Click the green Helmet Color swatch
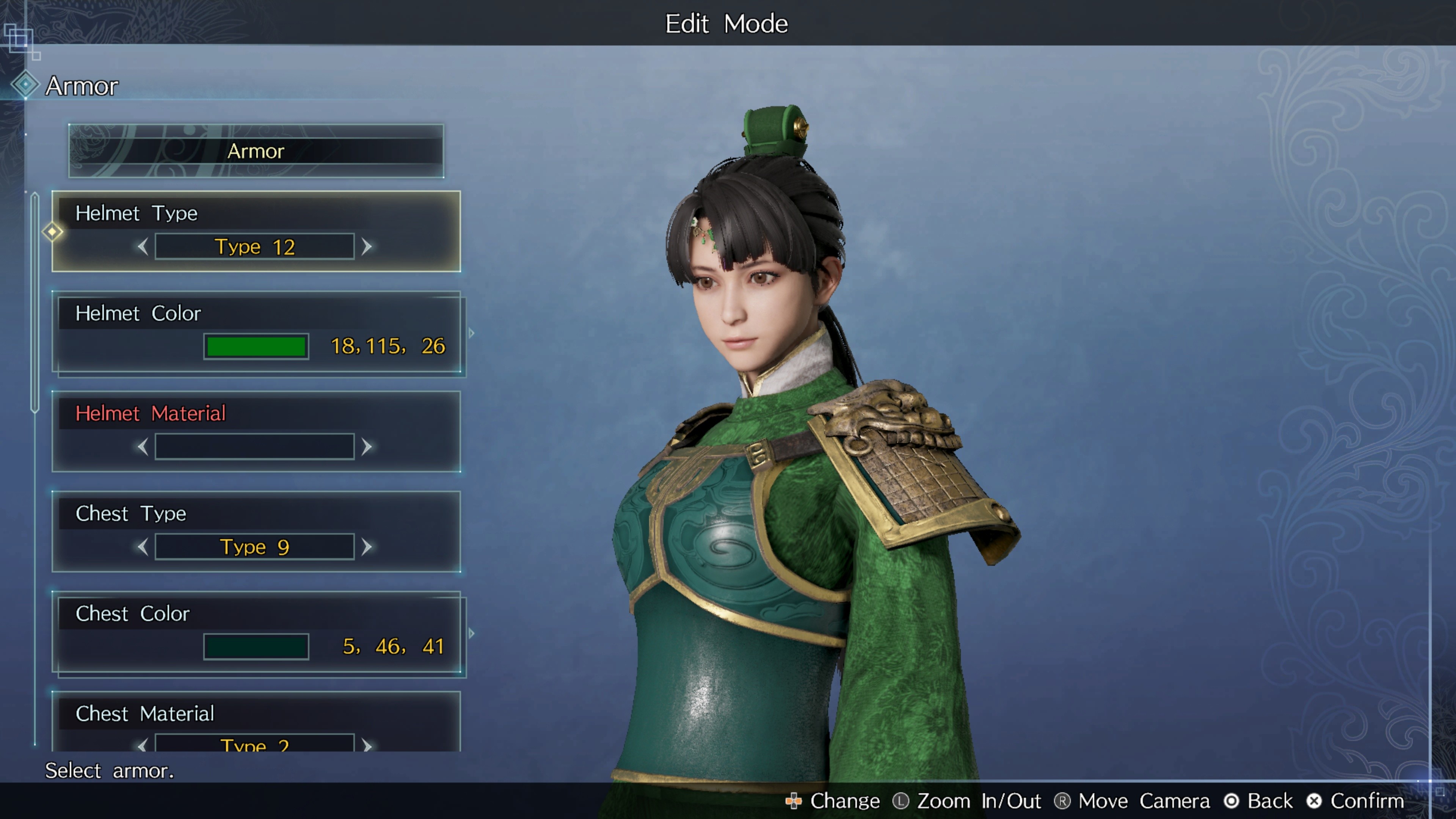 point(256,346)
